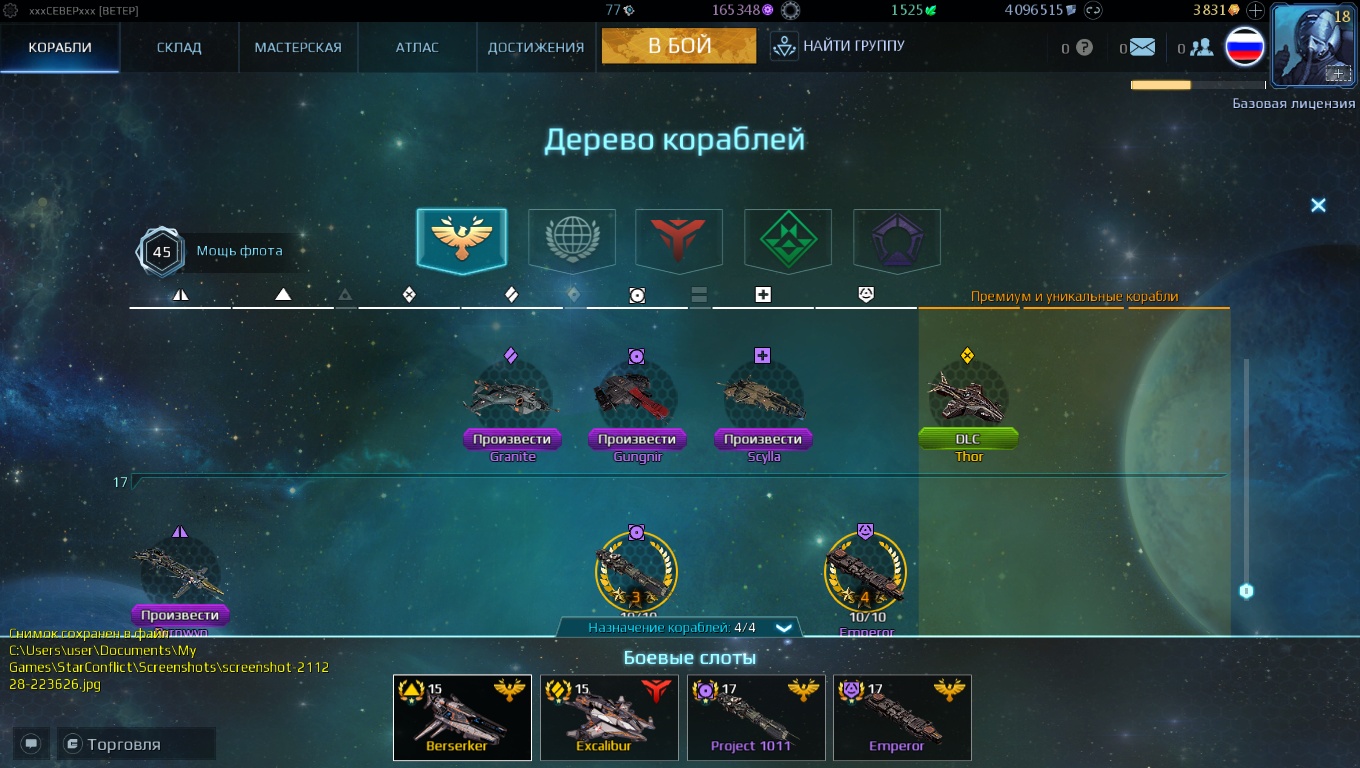Select the Federation faction emblem

click(x=571, y=240)
